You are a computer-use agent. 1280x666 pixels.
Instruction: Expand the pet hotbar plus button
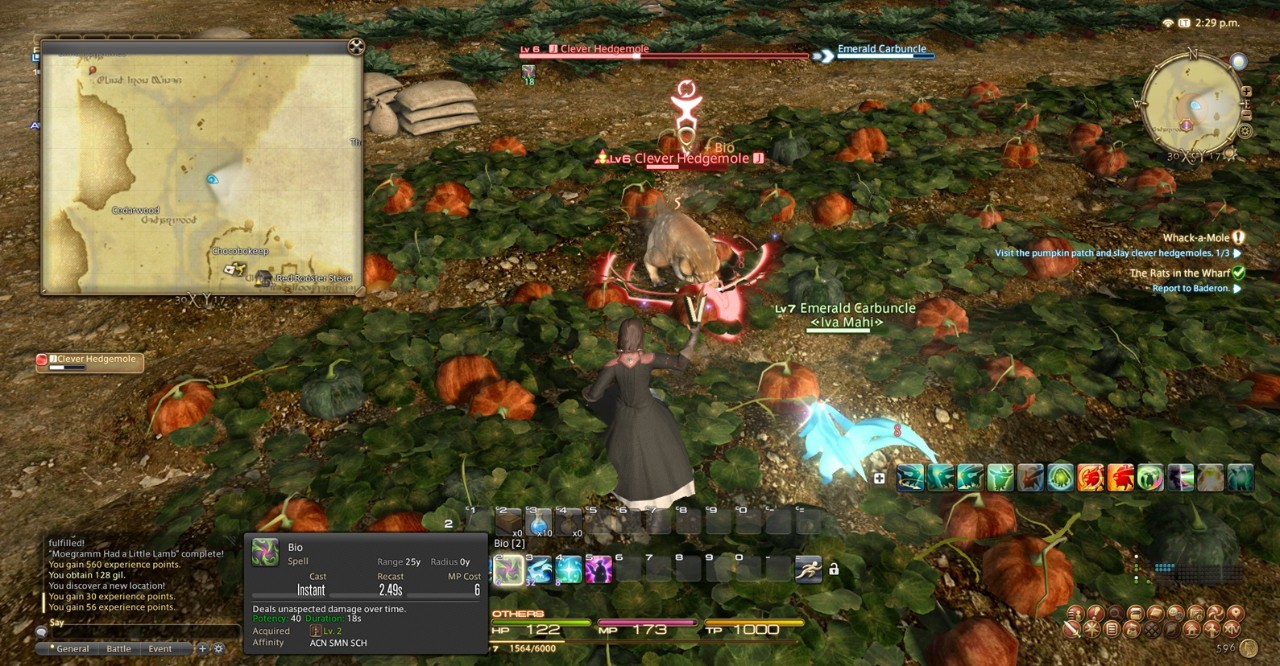click(x=879, y=478)
